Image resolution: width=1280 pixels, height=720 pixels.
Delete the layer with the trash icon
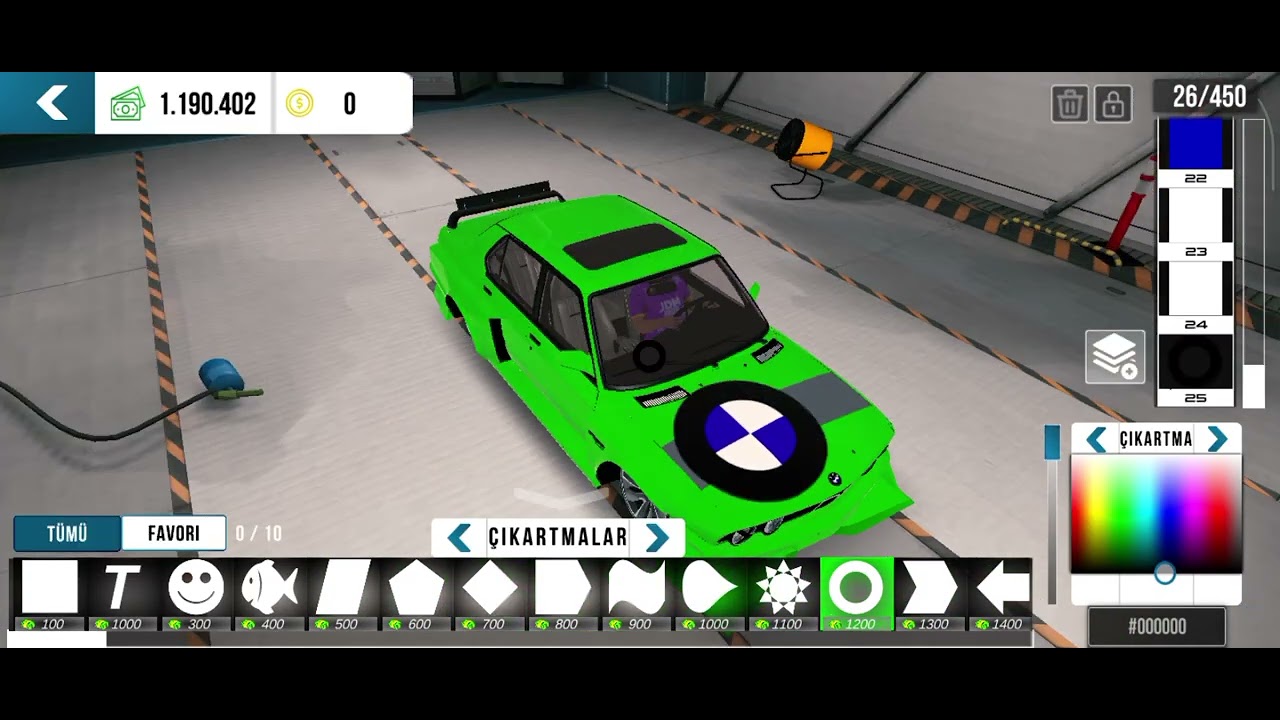click(1069, 103)
